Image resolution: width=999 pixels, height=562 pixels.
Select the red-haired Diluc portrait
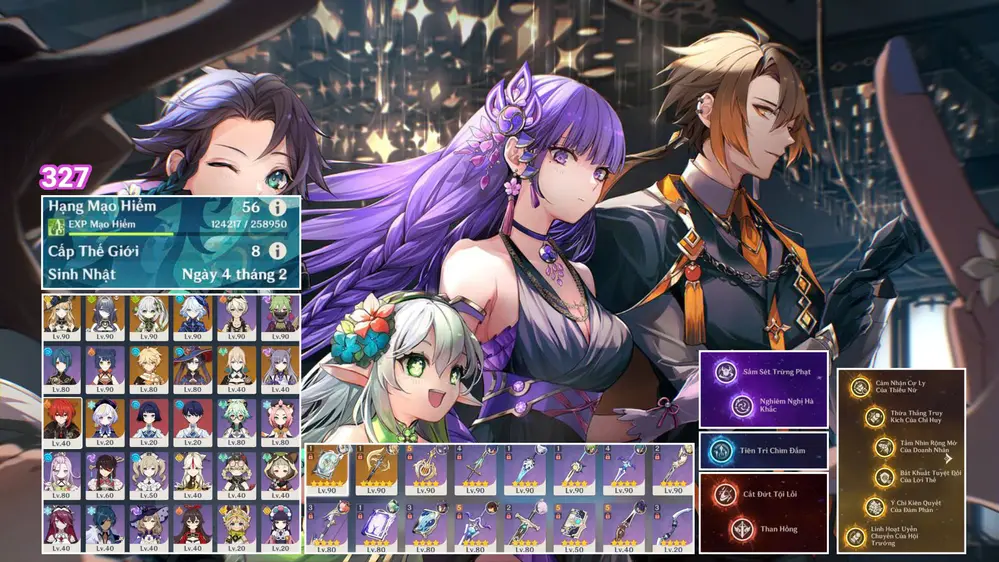point(62,420)
